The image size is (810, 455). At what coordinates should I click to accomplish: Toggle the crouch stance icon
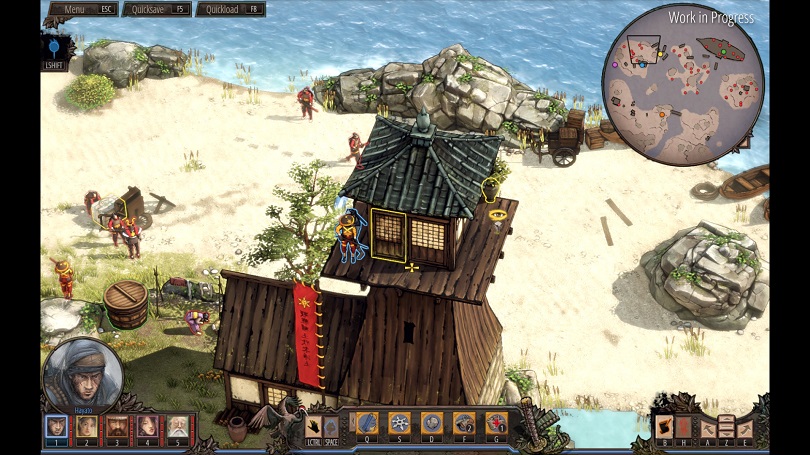point(330,425)
